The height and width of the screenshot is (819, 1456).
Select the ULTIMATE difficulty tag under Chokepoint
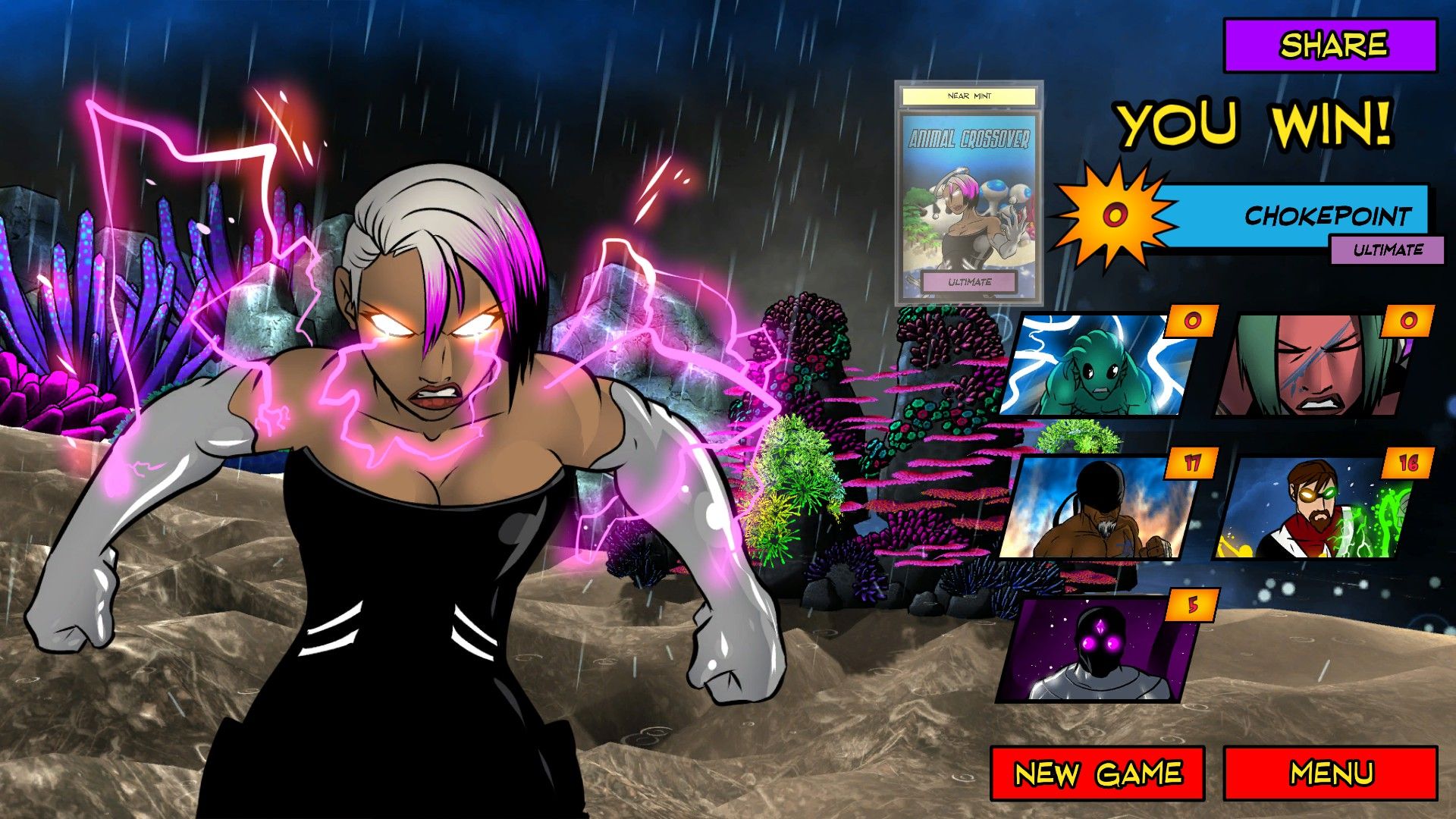coord(1396,247)
